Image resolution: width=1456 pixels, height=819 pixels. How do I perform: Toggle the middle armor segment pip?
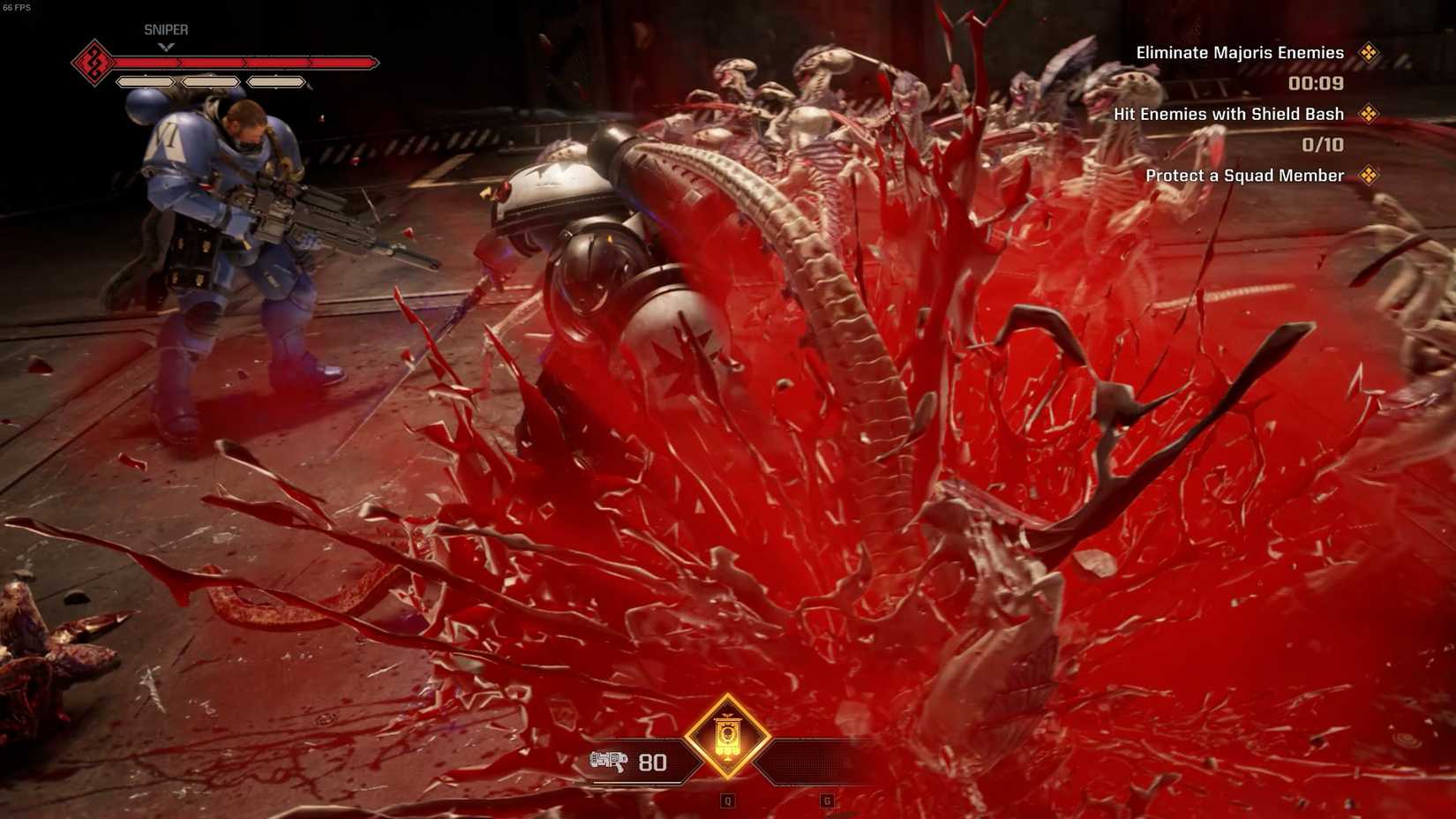pos(210,81)
